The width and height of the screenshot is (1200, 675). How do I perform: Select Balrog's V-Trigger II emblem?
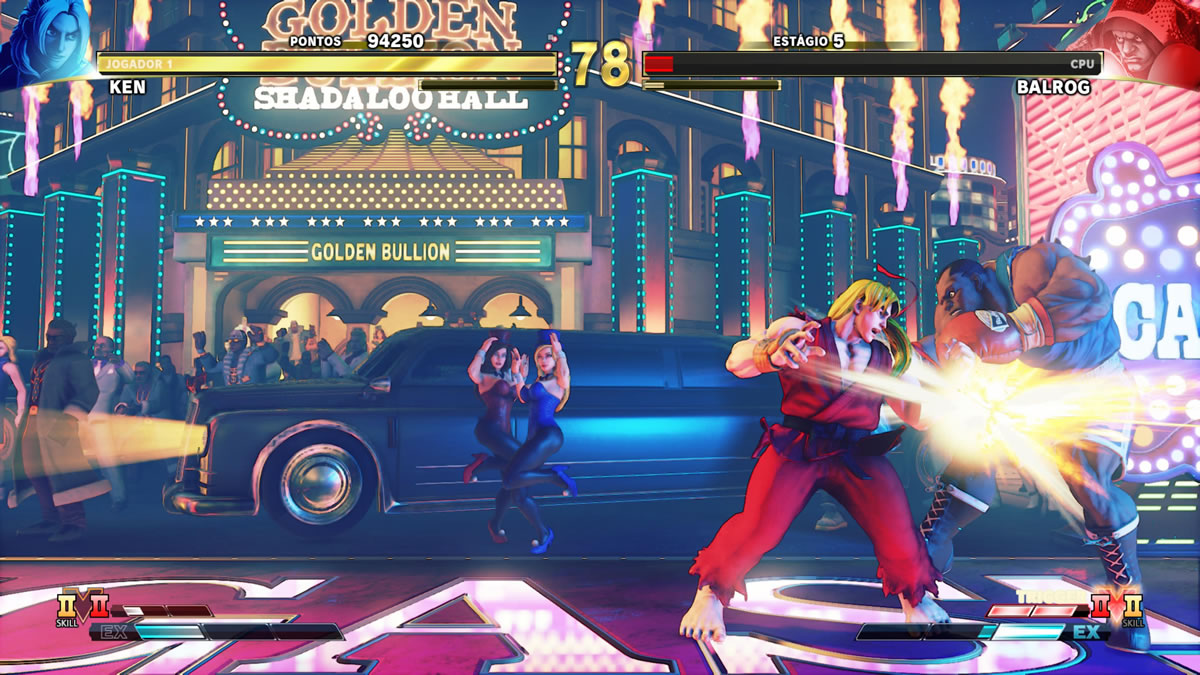(1100, 607)
